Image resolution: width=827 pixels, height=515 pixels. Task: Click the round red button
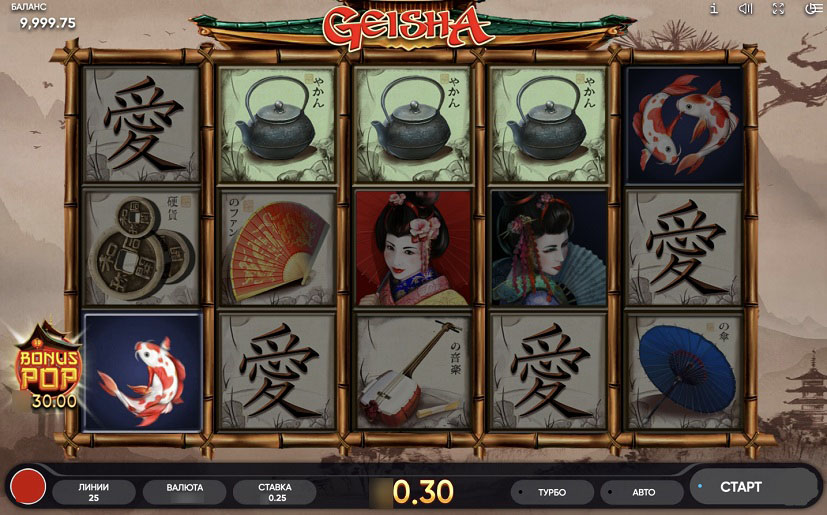coord(28,489)
